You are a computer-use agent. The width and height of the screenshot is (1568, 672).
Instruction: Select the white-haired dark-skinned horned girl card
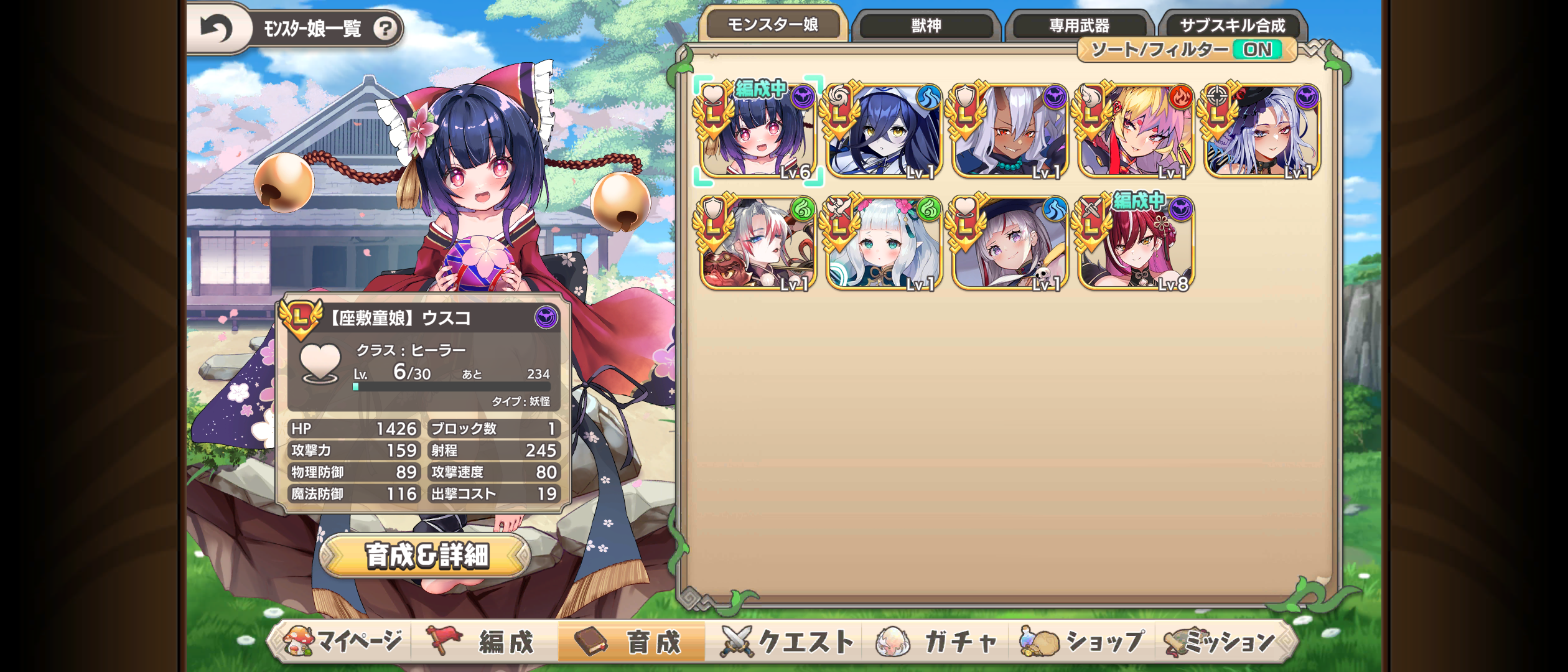[x=1010, y=131]
